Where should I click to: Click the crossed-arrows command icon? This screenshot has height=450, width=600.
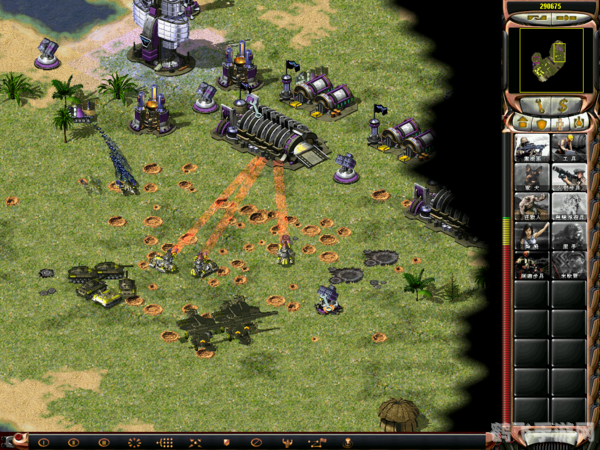(x=195, y=441)
